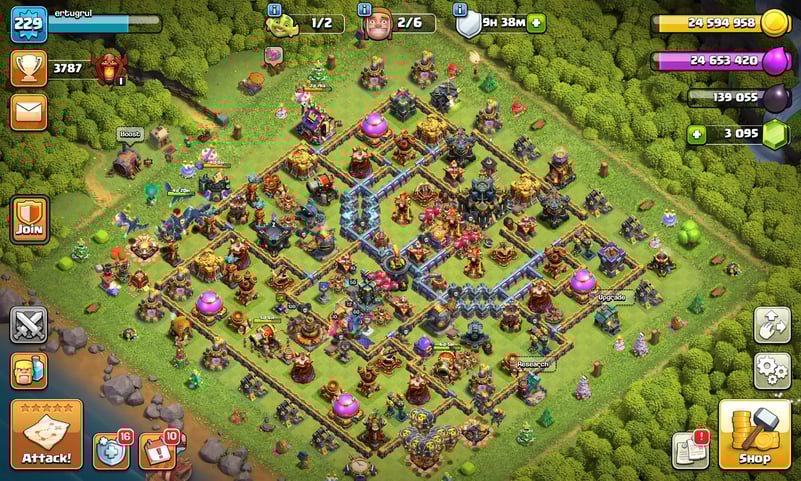Open player profile from level 229 badge
The height and width of the screenshot is (481, 801).
(x=28, y=23)
